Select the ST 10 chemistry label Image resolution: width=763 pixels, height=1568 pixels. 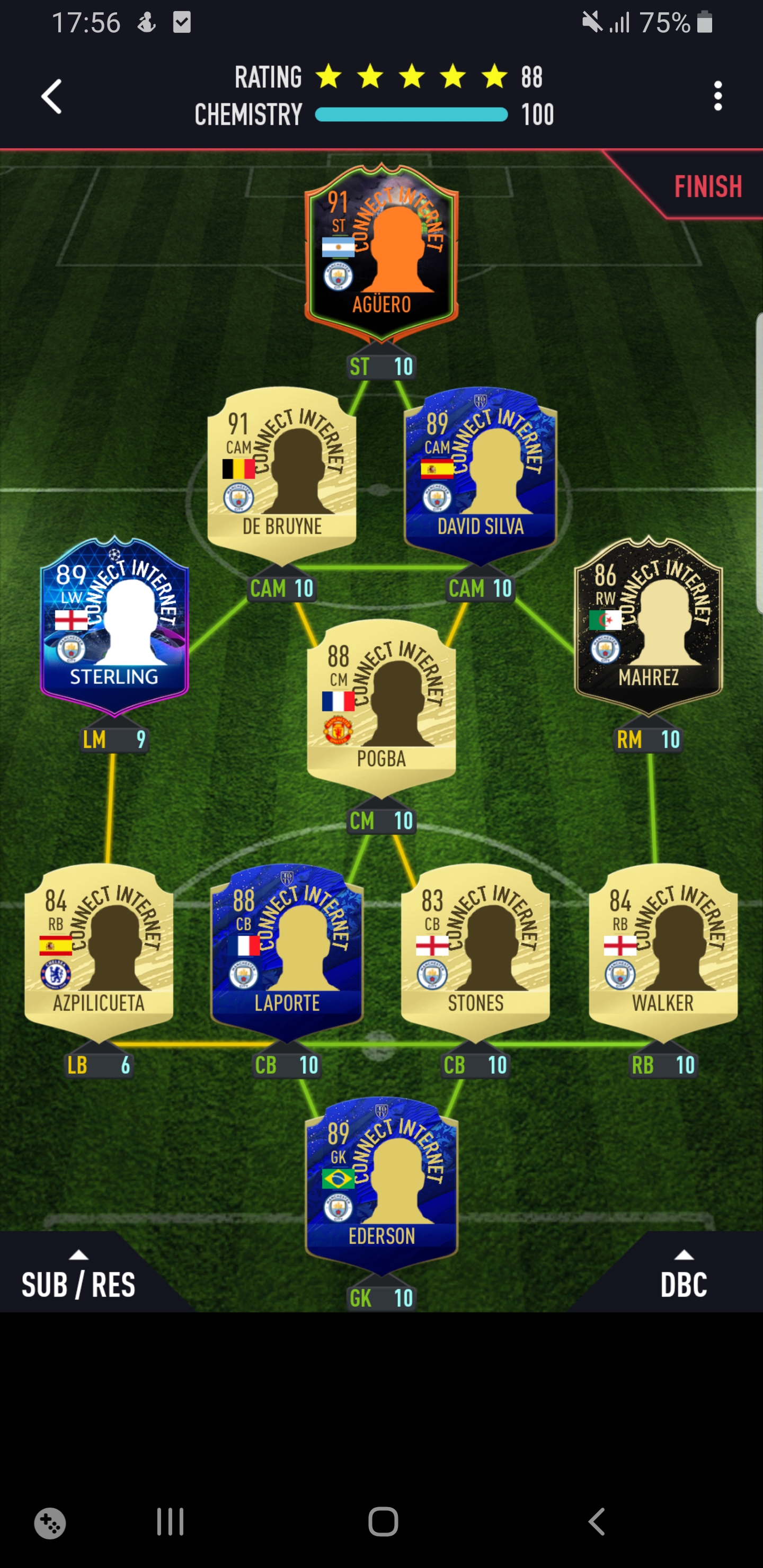pos(381,366)
